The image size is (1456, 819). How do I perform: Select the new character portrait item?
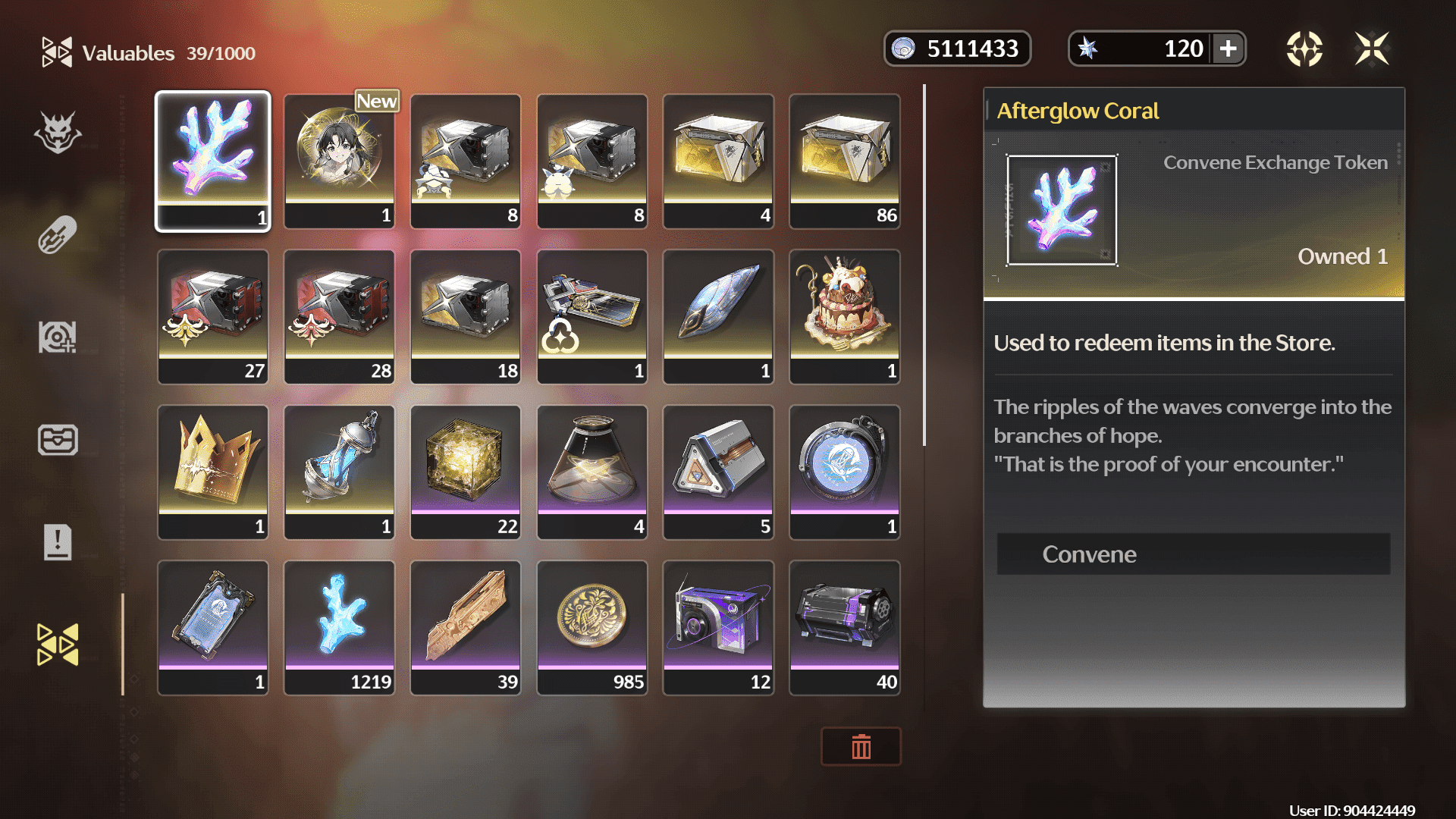click(x=339, y=161)
